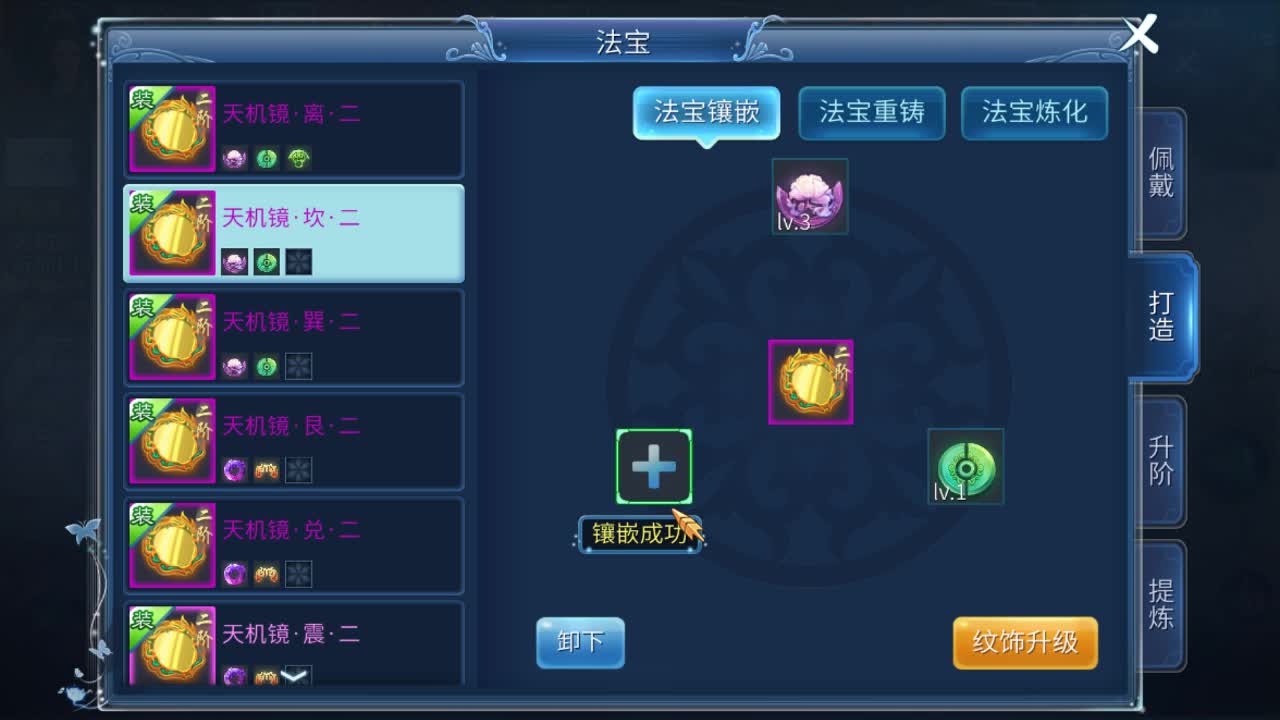Click the empty gray gem slot of 天机镜·艮·二
Viewport: 1280px width, 720px height.
pyautogui.click(x=301, y=470)
